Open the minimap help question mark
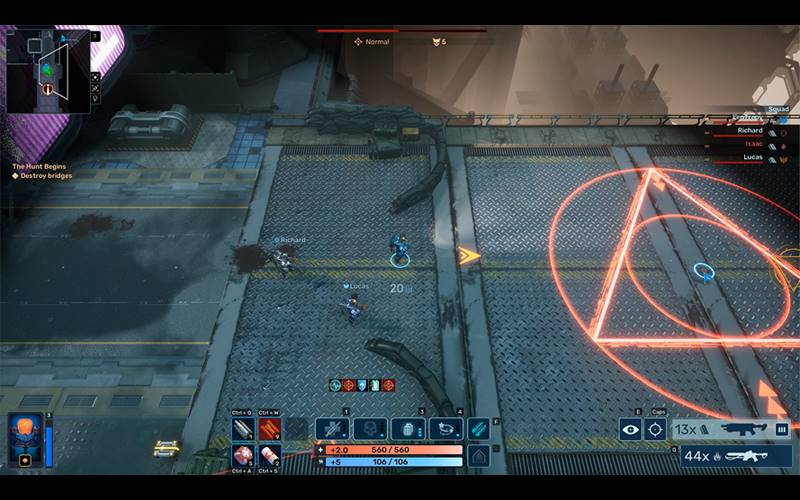800x500 pixels. tap(95, 37)
